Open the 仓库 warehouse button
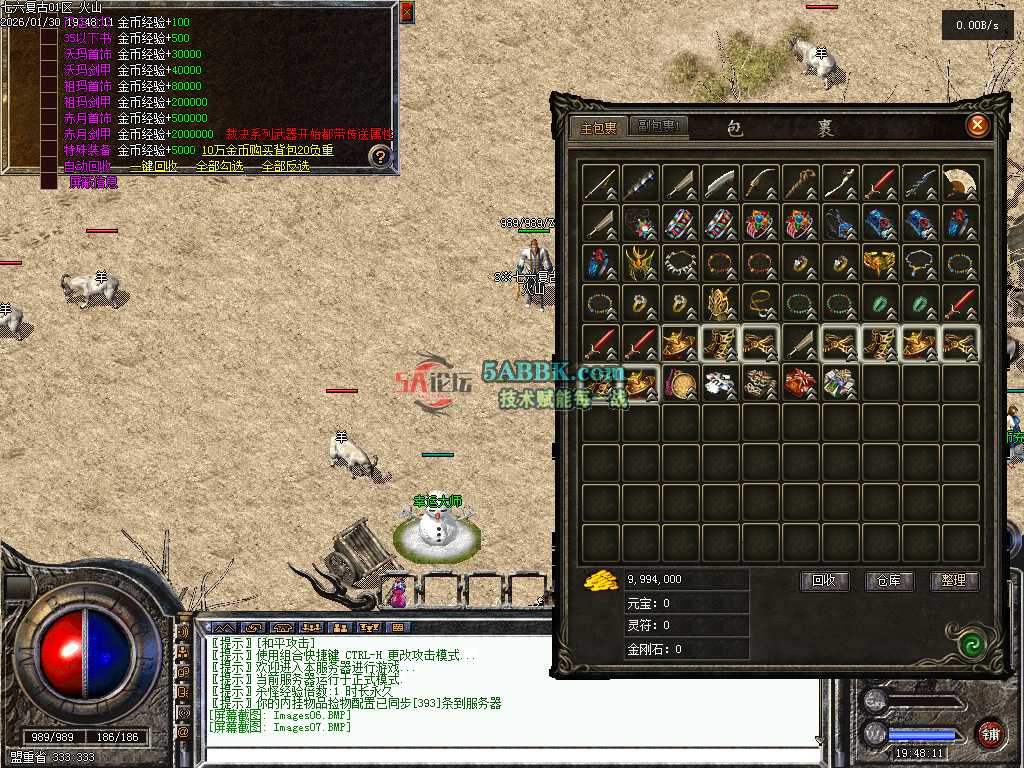1024x768 pixels. (889, 581)
